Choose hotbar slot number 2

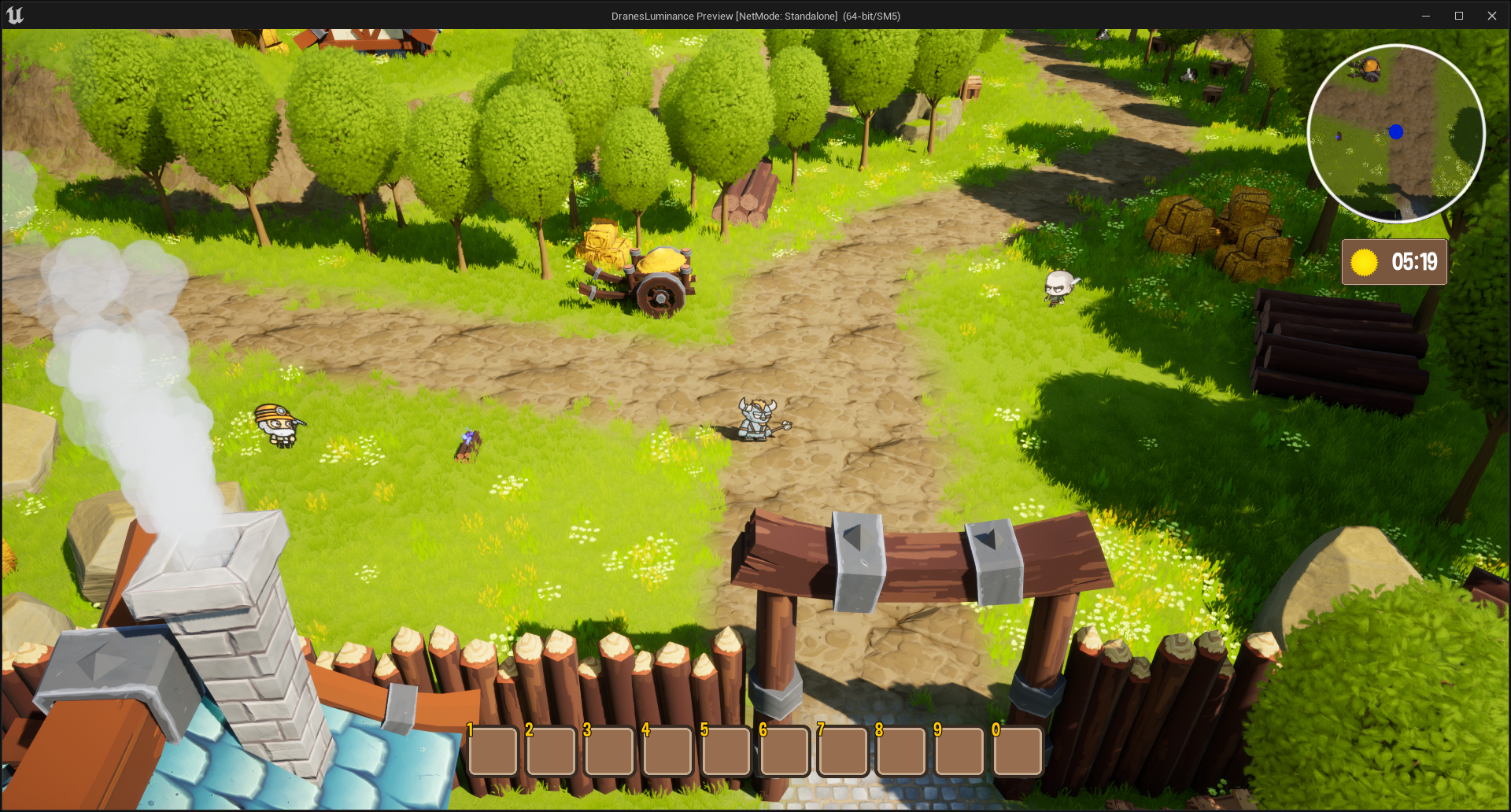[x=552, y=751]
